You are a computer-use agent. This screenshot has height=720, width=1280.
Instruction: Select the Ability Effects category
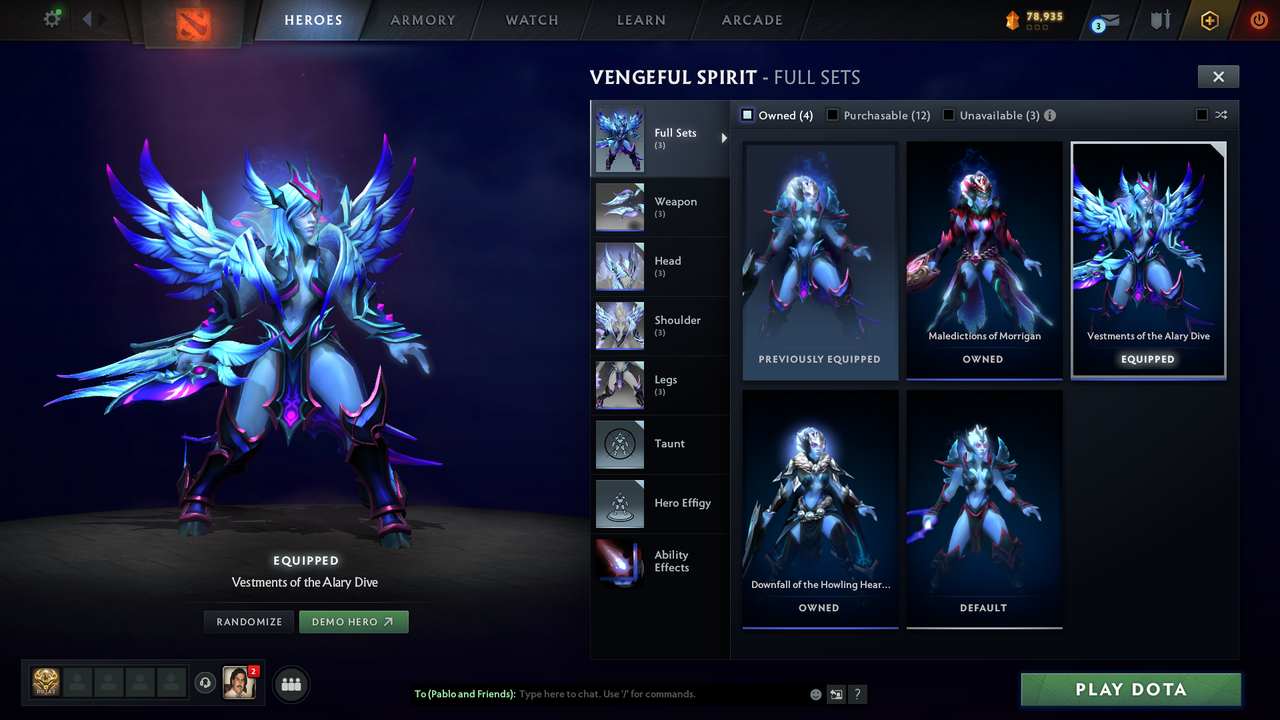coord(660,561)
